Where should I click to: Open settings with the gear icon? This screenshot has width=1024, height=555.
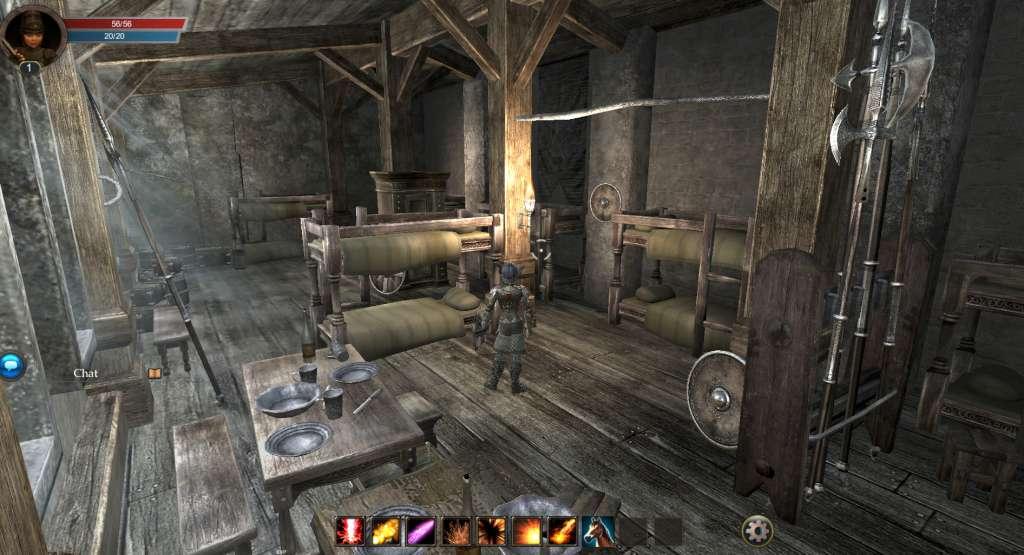tap(757, 529)
